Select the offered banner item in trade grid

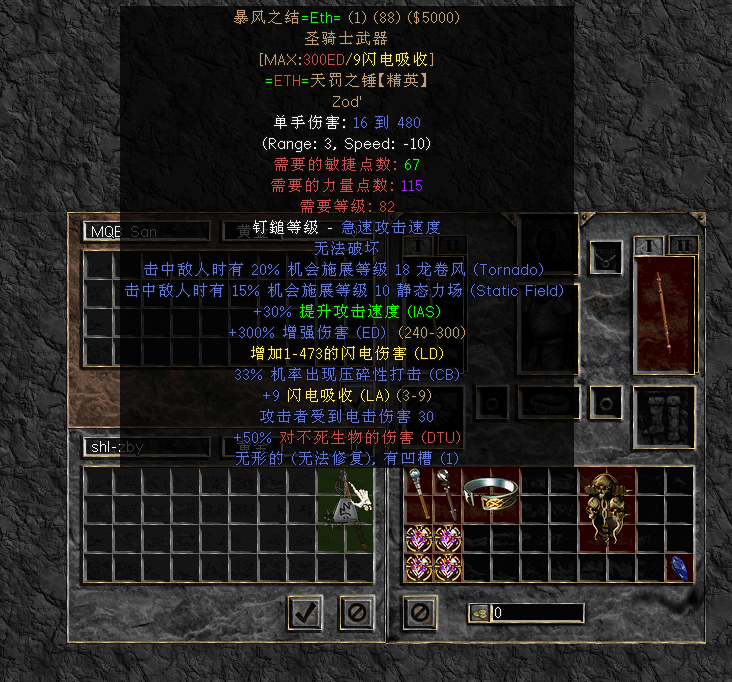click(x=344, y=497)
